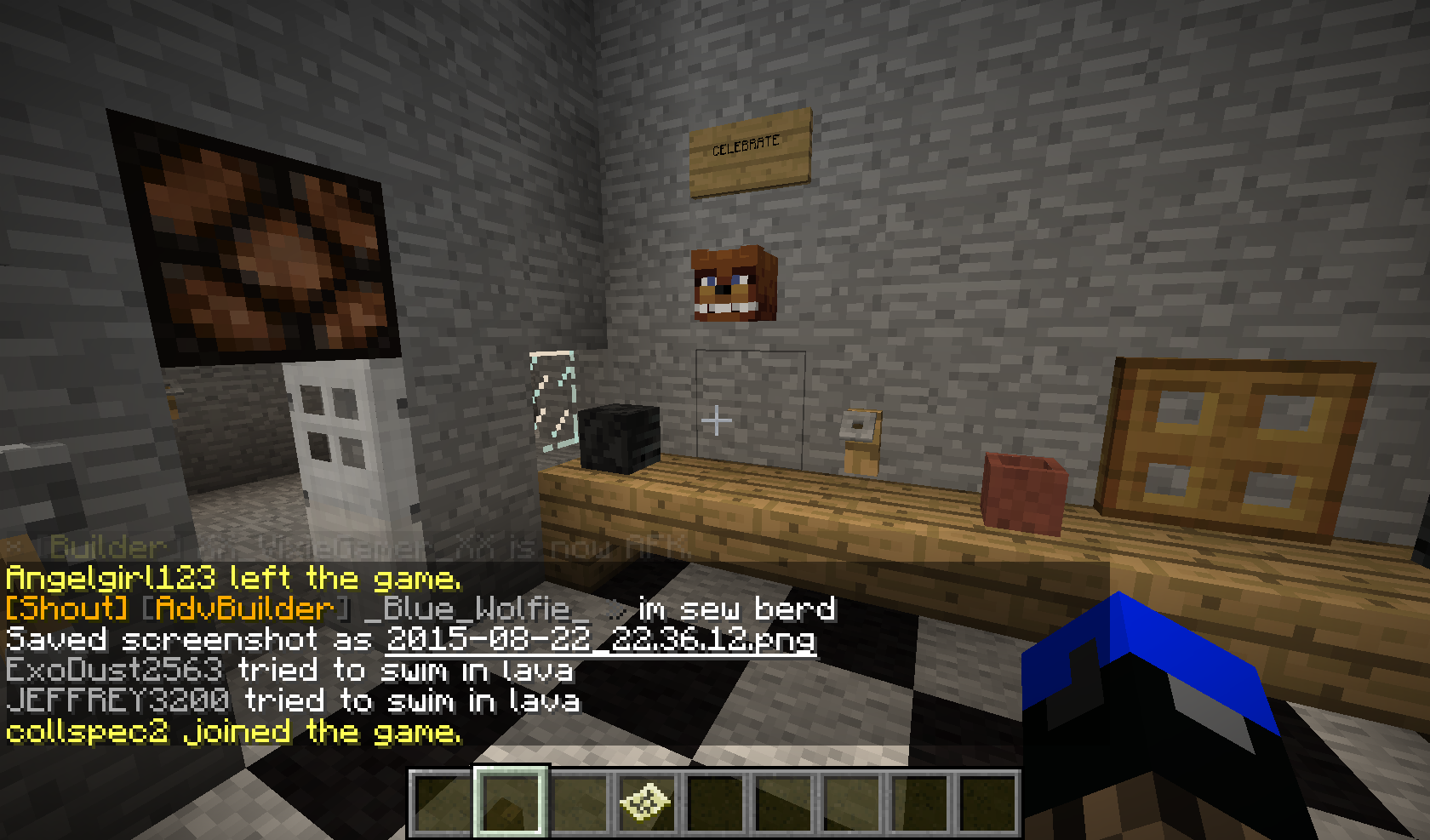Open the saved screenshot 2015-08-22_22.36.12.png link
Viewport: 1430px width, 840px height.
click(601, 639)
